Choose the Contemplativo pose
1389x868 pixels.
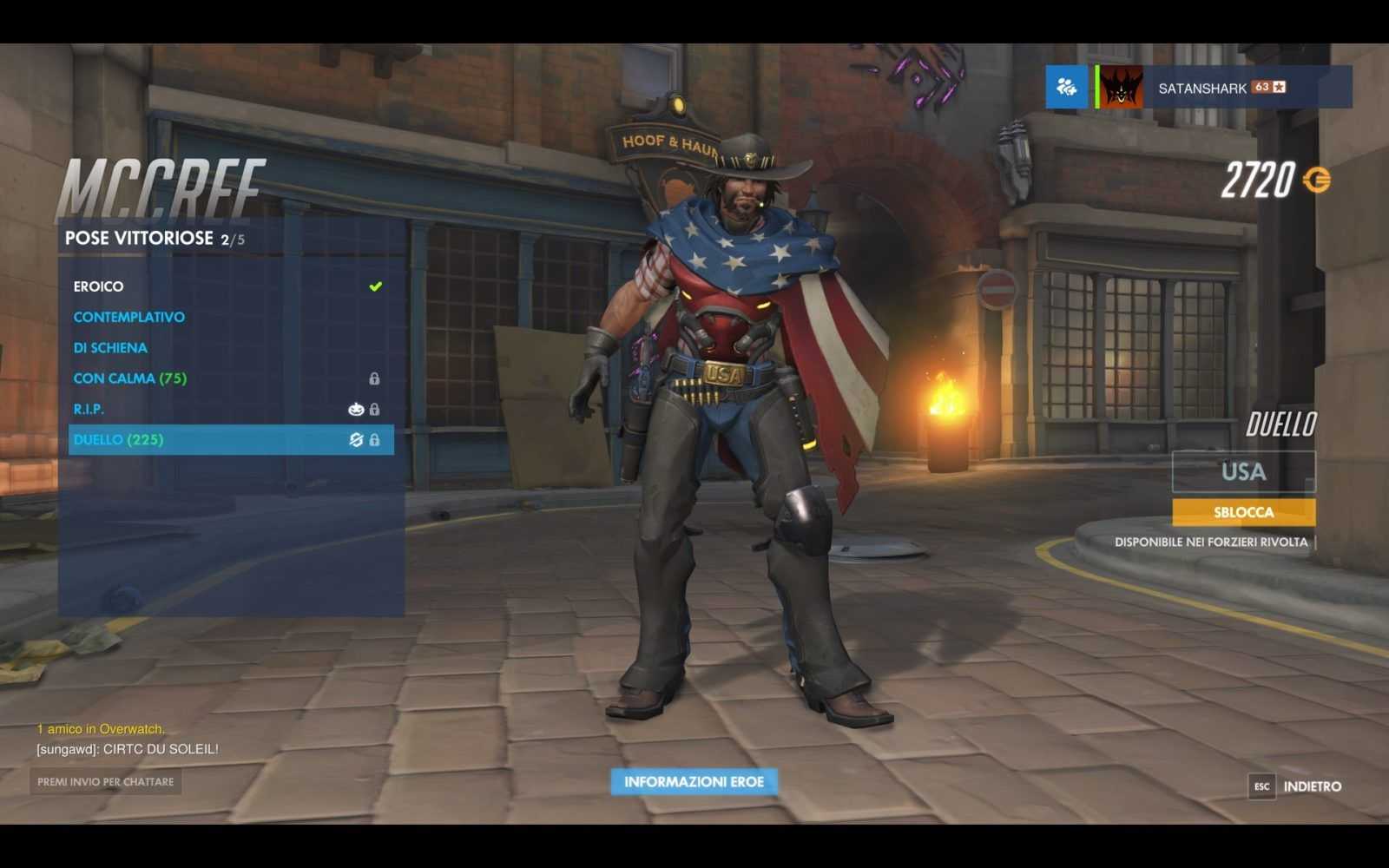click(128, 317)
